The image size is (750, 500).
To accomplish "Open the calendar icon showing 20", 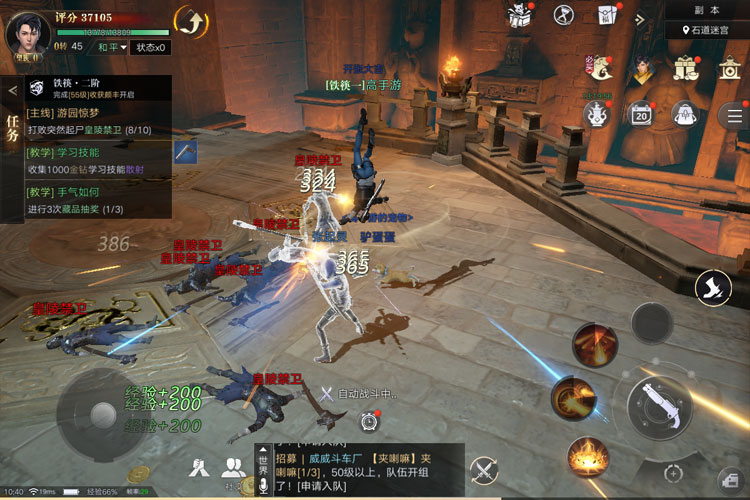I will [640, 114].
